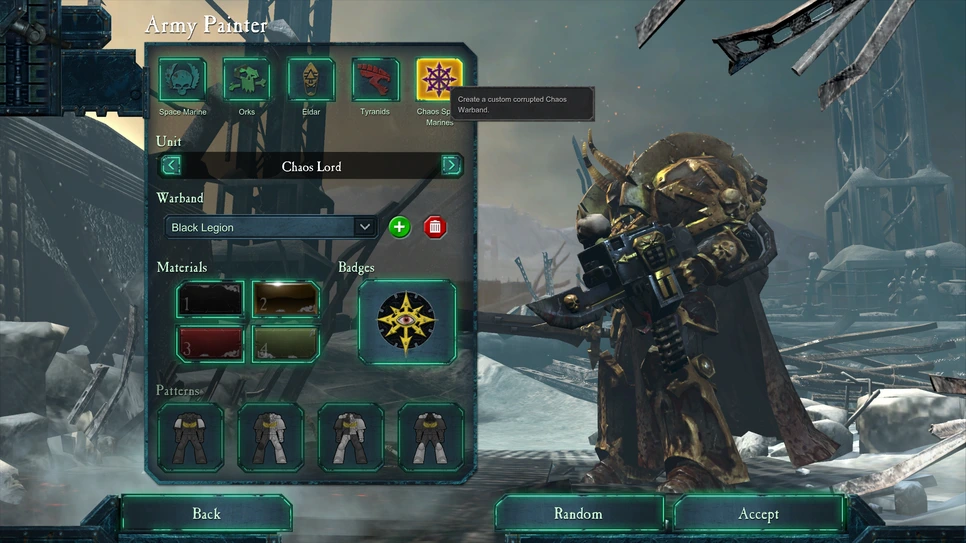The width and height of the screenshot is (966, 543).
Task: Switch to the Orks faction
Action: 246,79
